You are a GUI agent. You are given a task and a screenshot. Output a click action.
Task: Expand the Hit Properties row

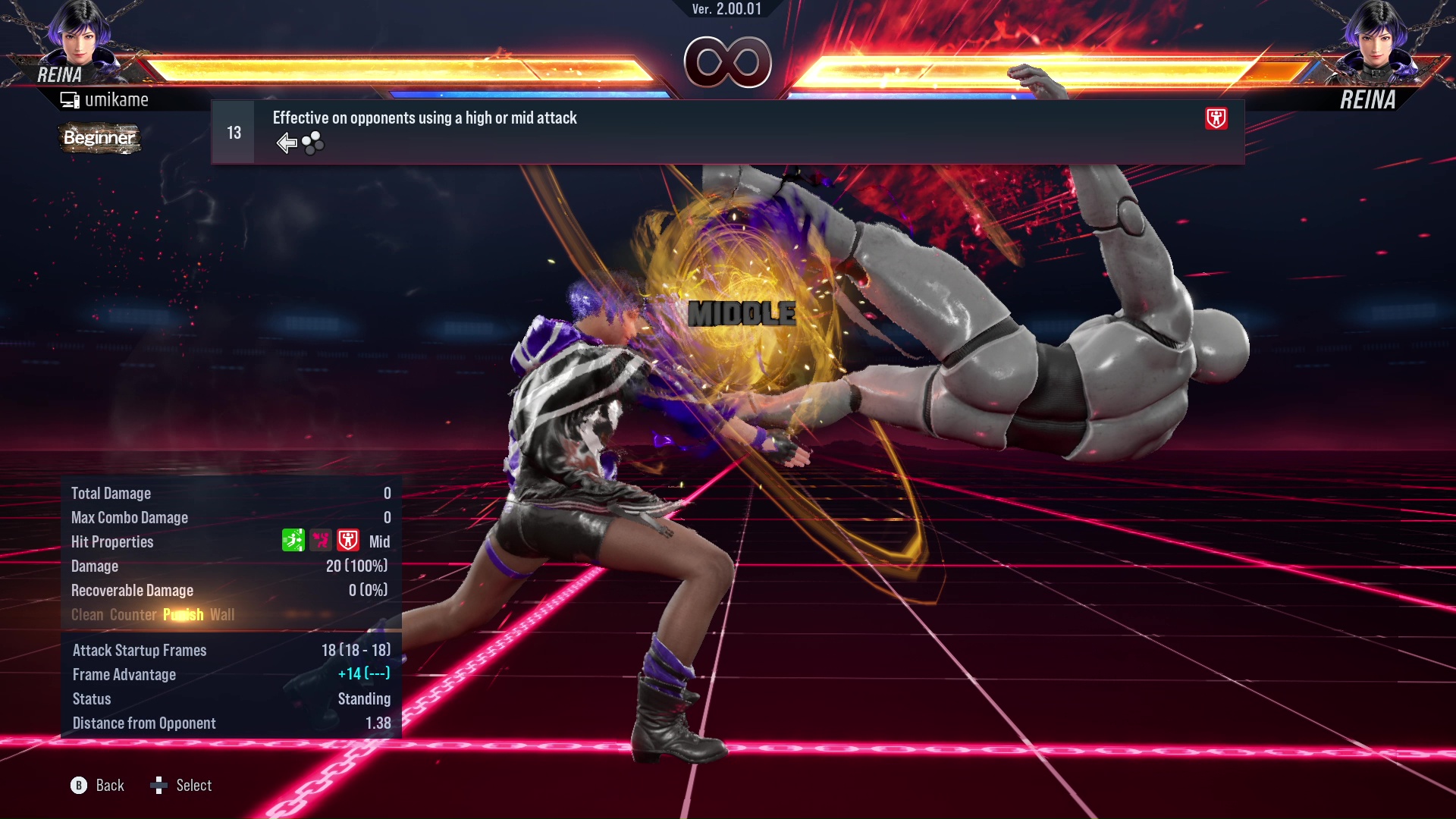pos(112,541)
